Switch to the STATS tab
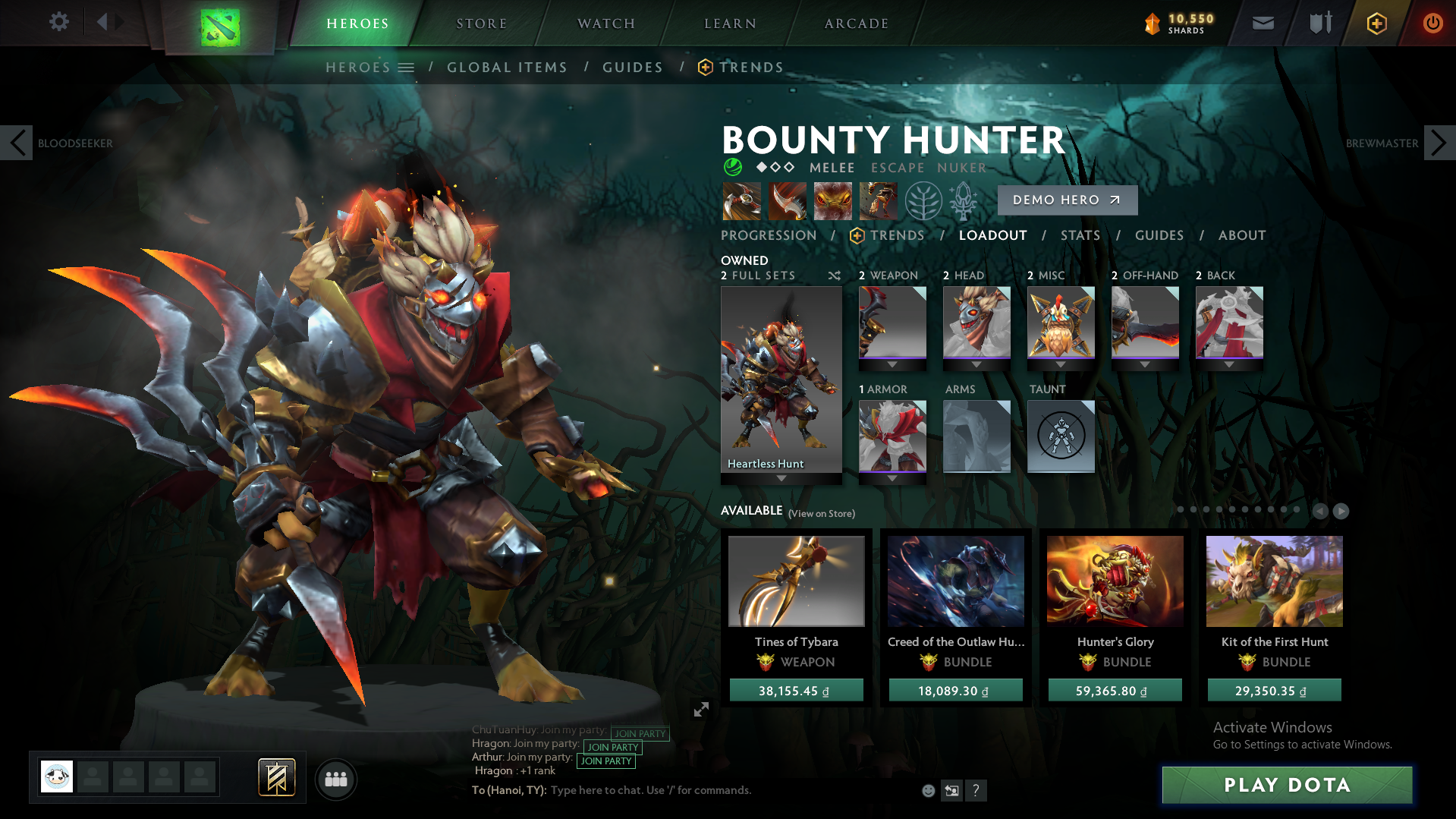 pyautogui.click(x=1080, y=235)
